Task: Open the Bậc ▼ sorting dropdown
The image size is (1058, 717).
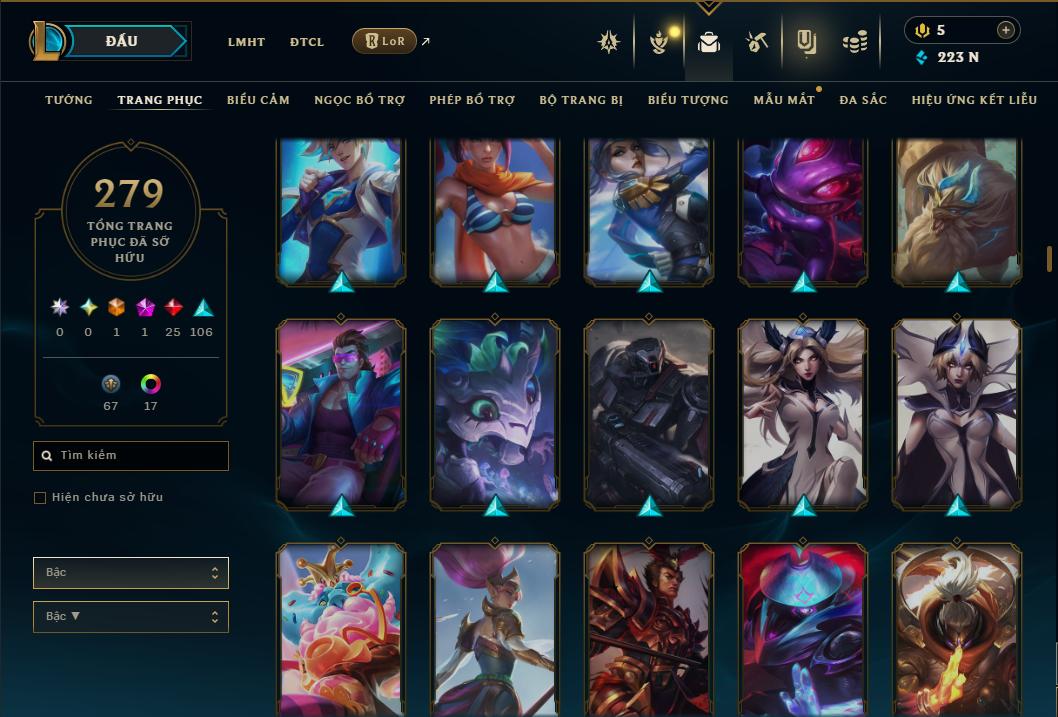Action: click(131, 617)
